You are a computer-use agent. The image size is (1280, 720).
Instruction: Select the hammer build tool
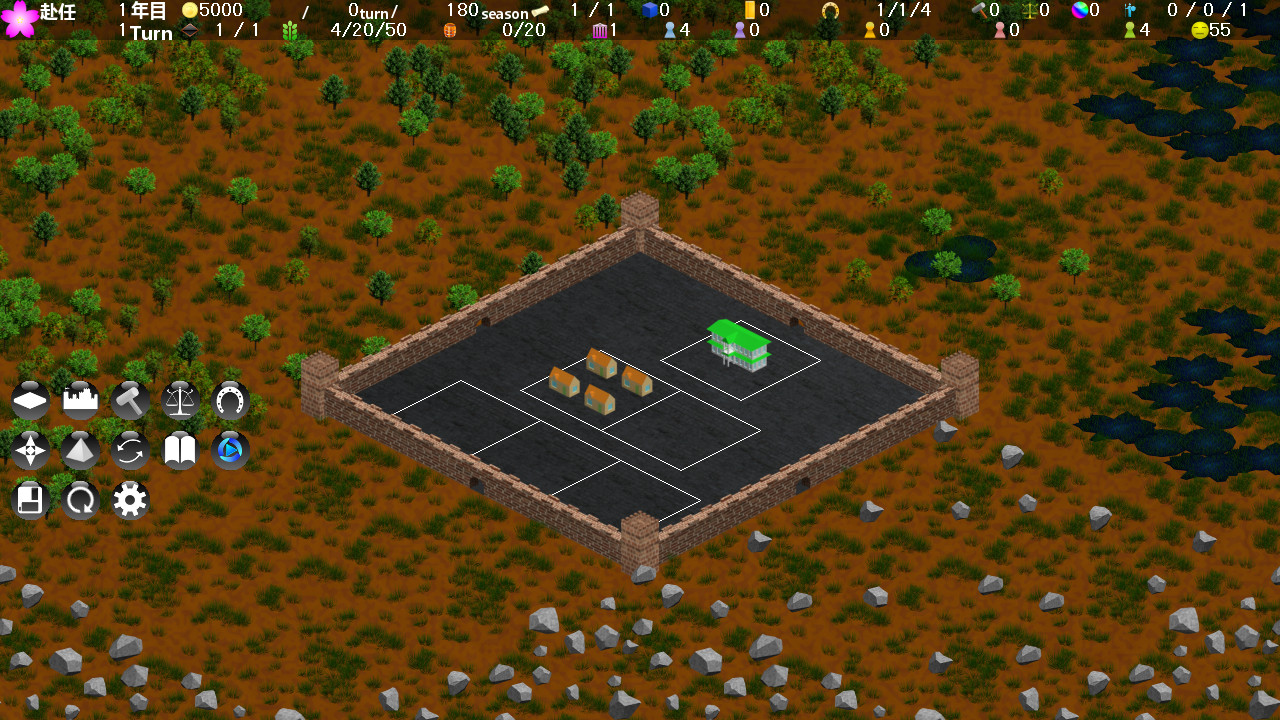click(131, 400)
